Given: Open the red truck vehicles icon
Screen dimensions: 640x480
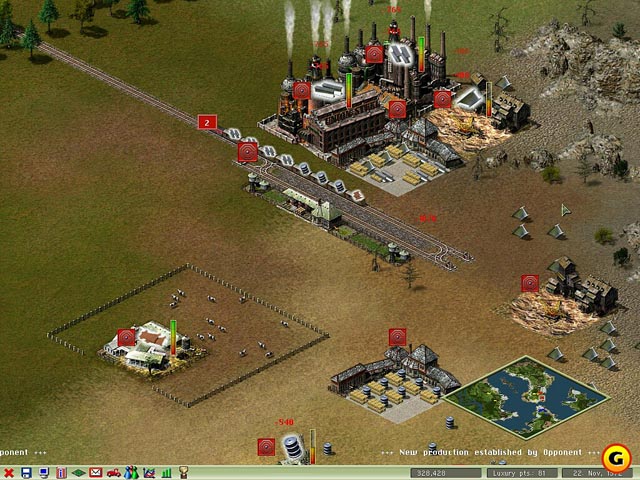Looking at the screenshot, I should [114, 472].
